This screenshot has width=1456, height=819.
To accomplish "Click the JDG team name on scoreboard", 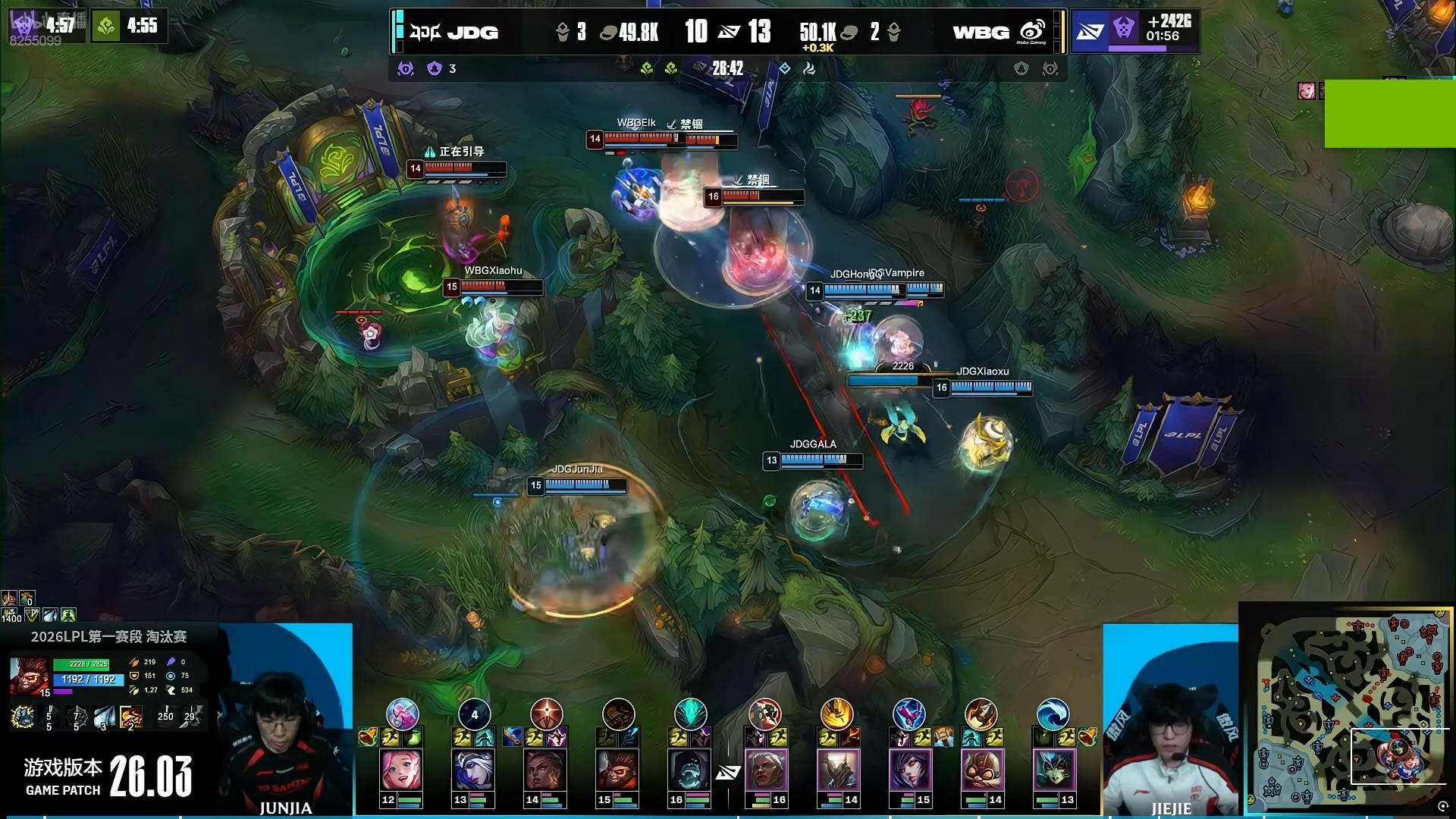I will coord(472,32).
